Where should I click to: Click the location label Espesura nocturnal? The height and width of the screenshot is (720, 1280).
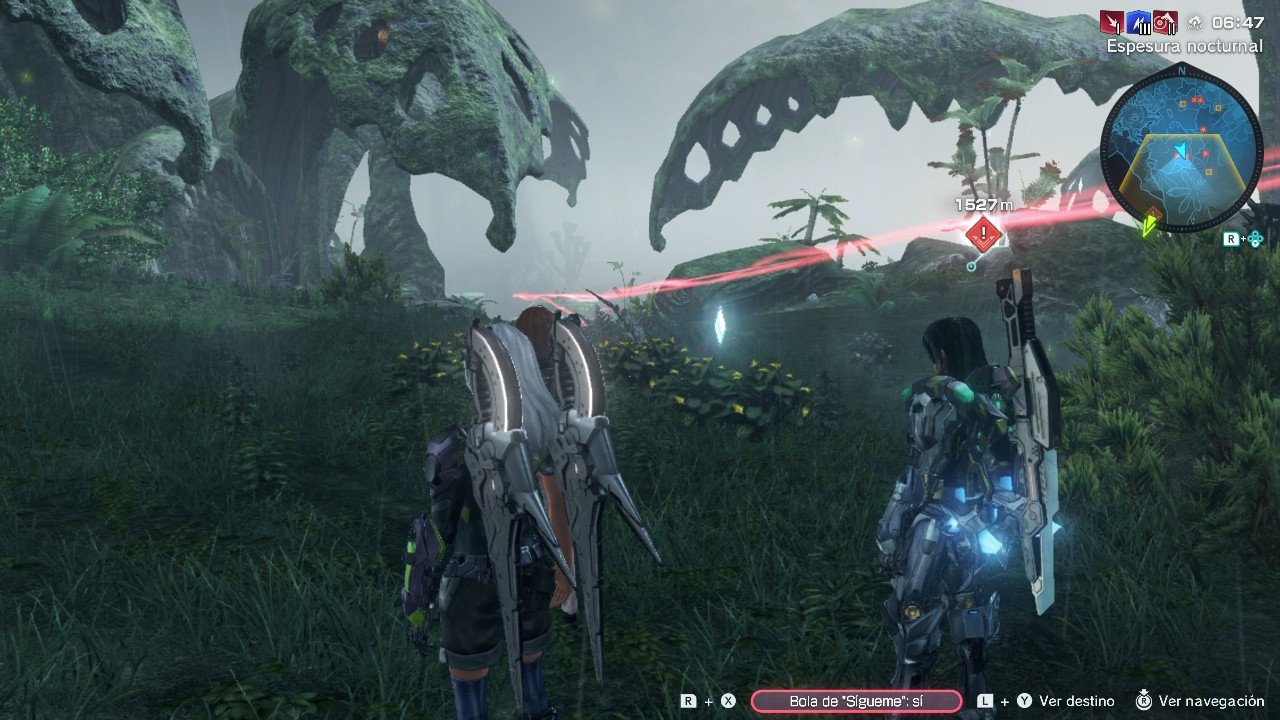pos(1184,45)
